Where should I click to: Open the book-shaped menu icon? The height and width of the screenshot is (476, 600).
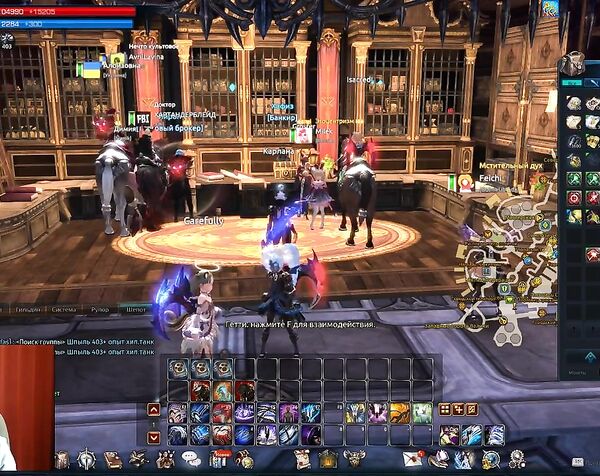tap(112, 459)
